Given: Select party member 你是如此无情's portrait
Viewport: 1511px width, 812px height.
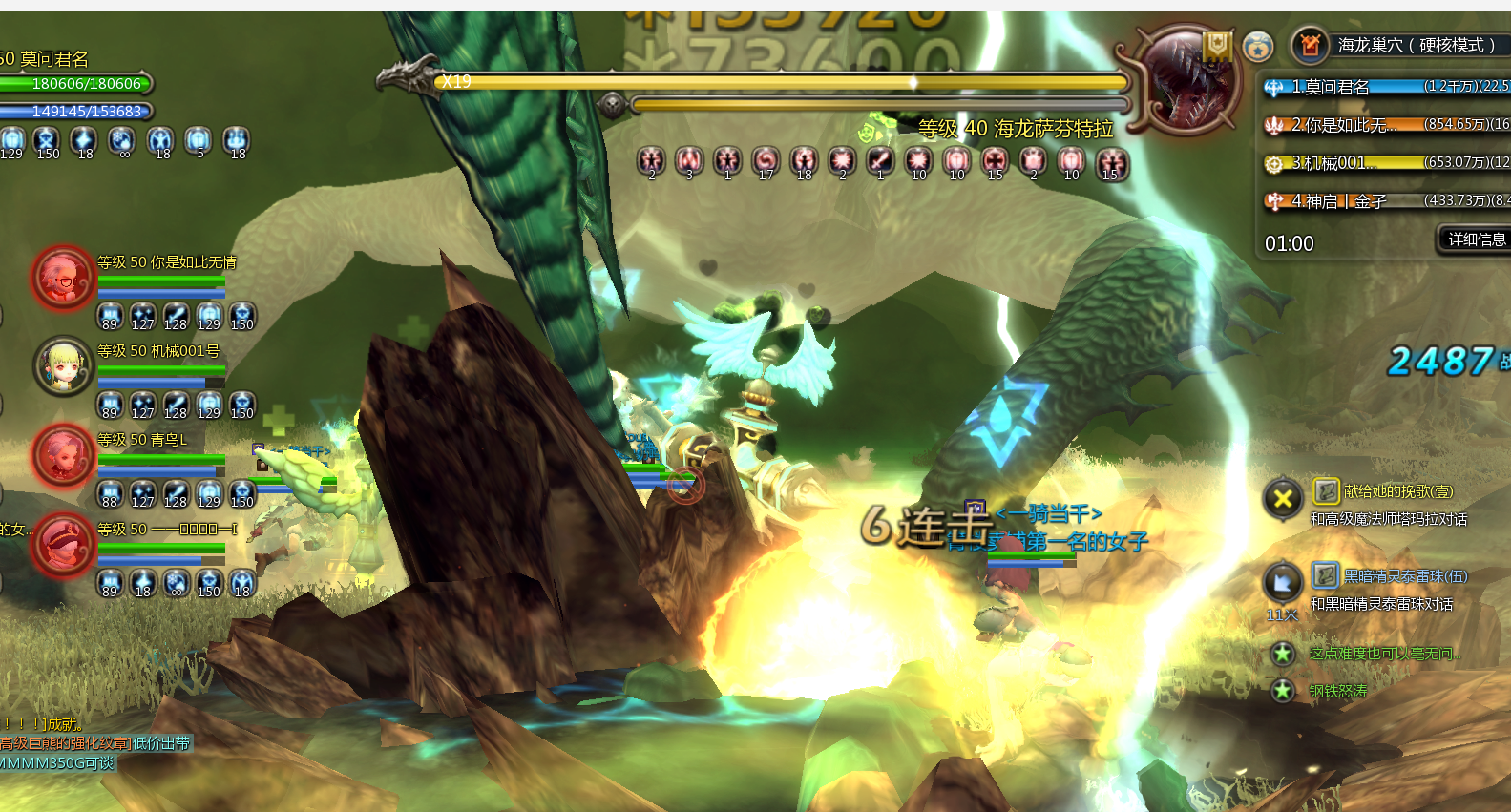Looking at the screenshot, I should click(63, 278).
